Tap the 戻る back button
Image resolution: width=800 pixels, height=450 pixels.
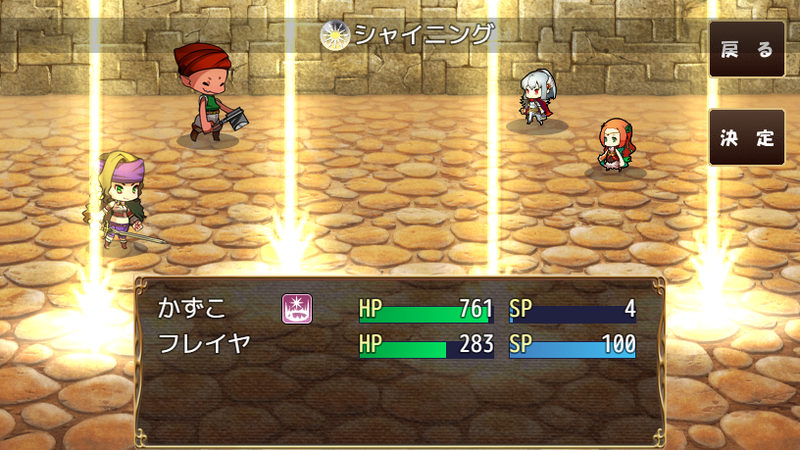pos(747,50)
